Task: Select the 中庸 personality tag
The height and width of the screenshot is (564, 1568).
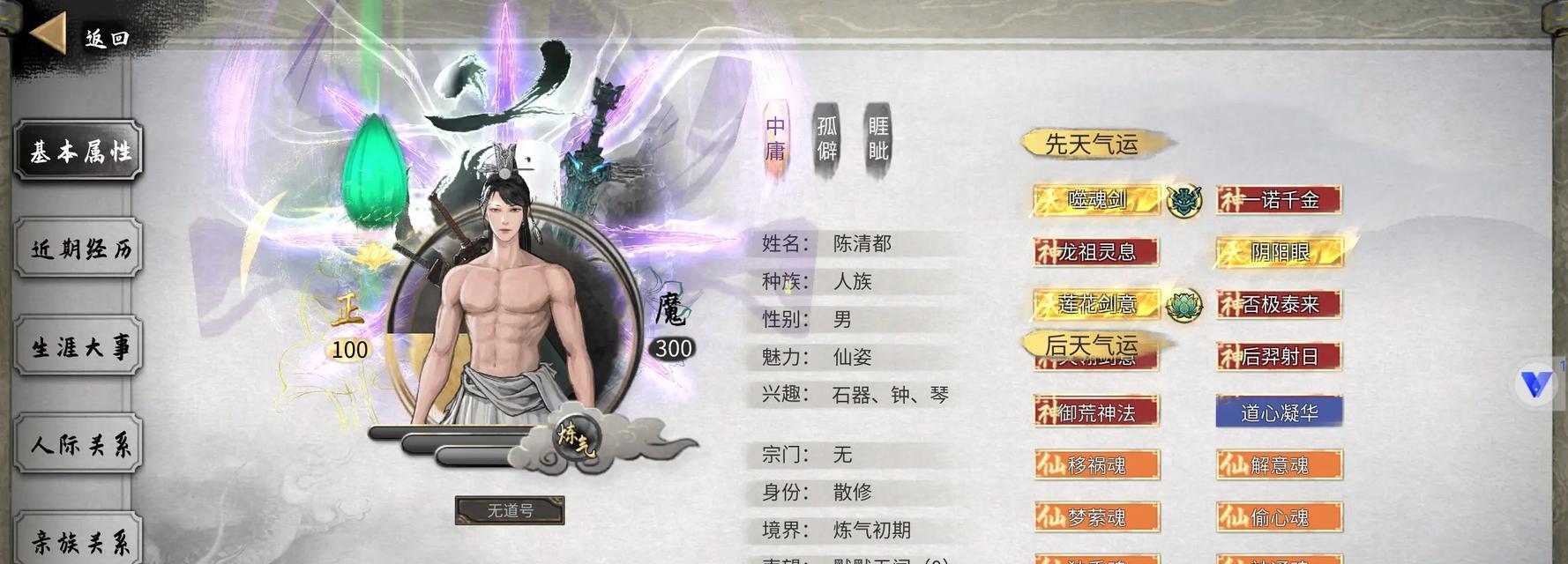Action: click(x=775, y=139)
